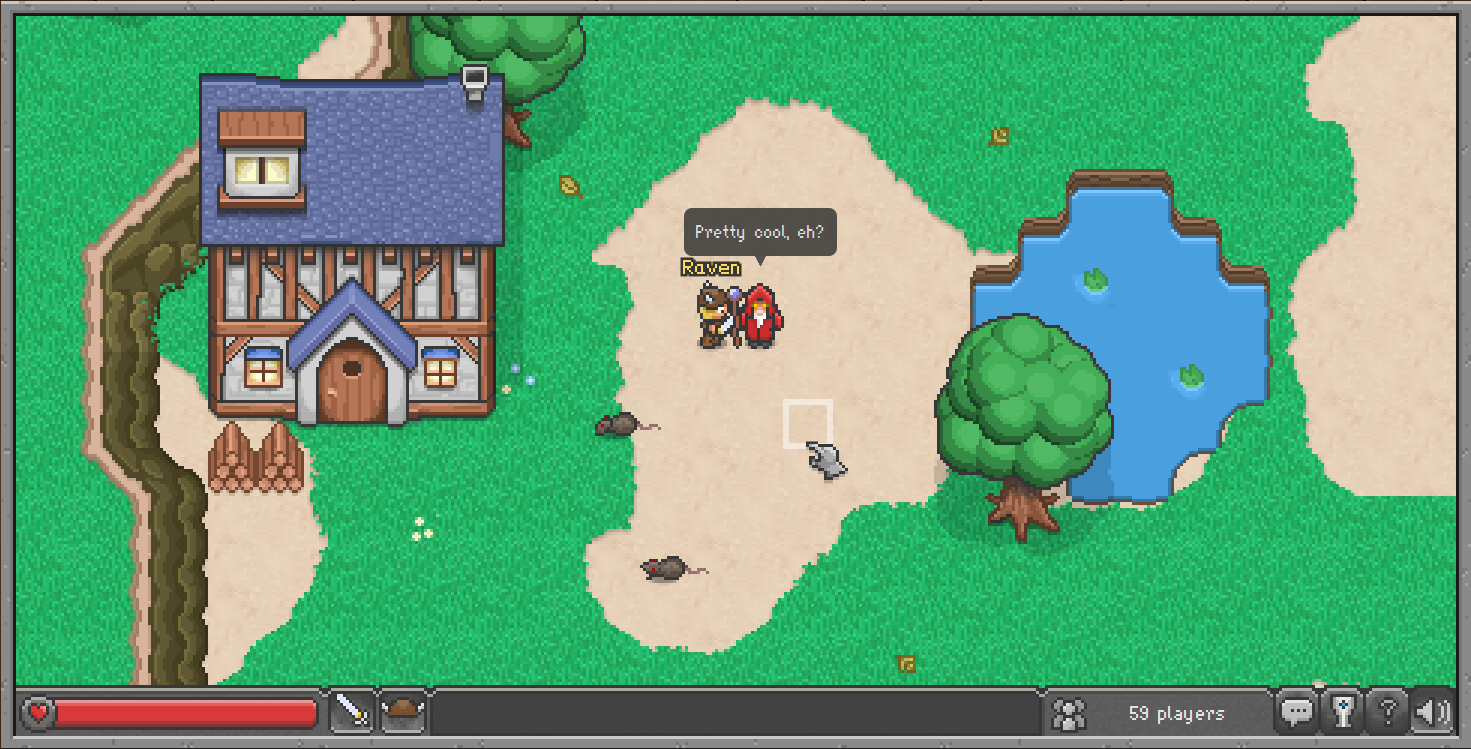Click the white selection square cursor target
This screenshot has height=749, width=1471.
pyautogui.click(x=806, y=420)
